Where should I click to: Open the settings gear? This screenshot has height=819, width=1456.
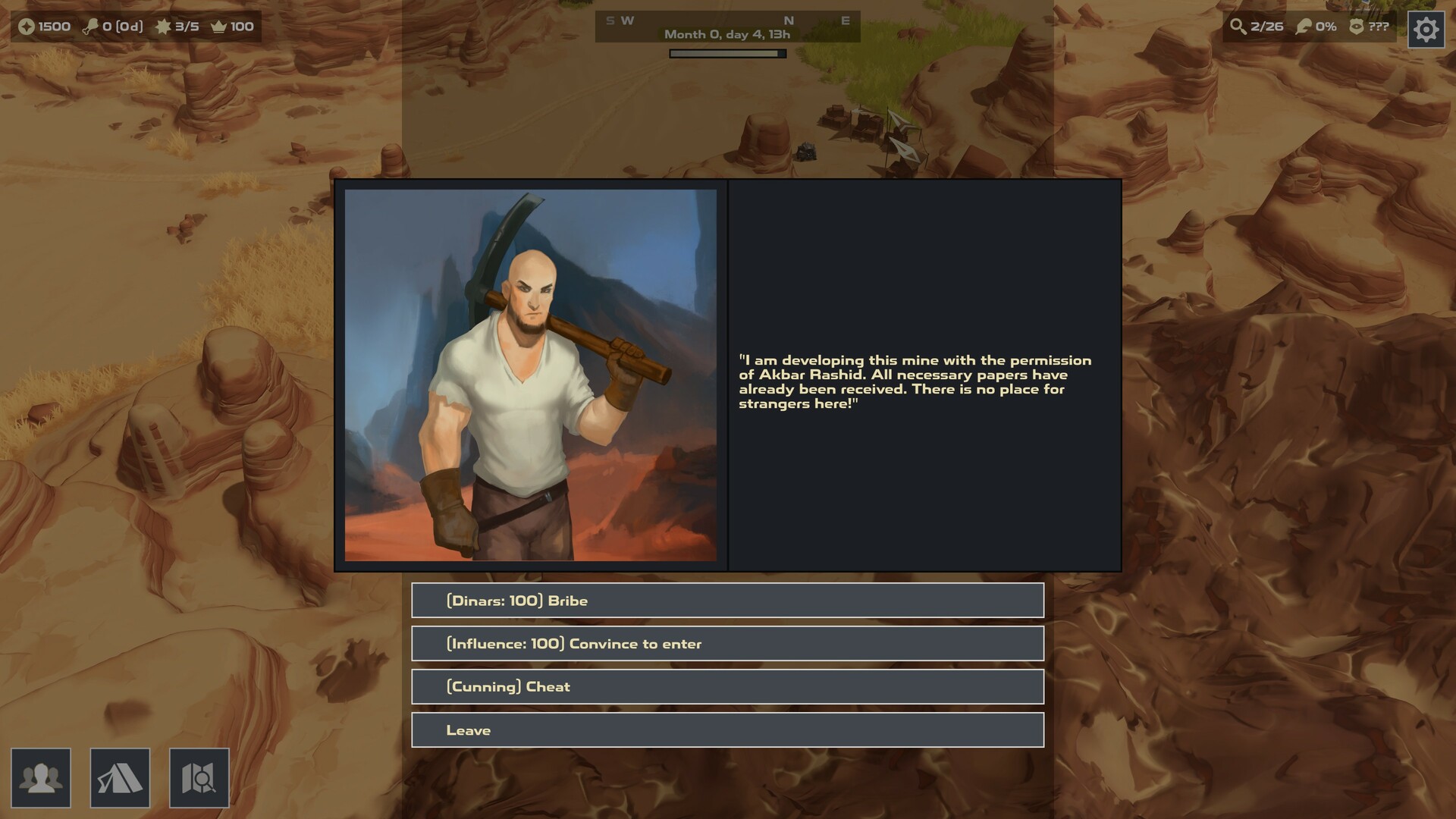click(x=1425, y=30)
